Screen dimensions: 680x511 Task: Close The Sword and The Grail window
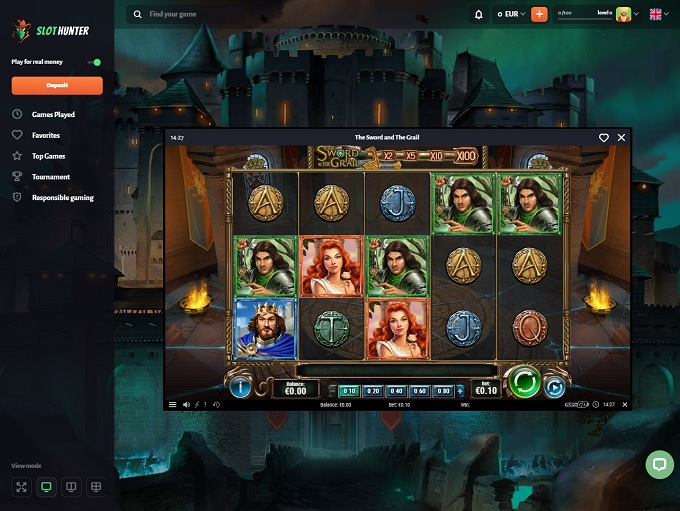(x=621, y=137)
